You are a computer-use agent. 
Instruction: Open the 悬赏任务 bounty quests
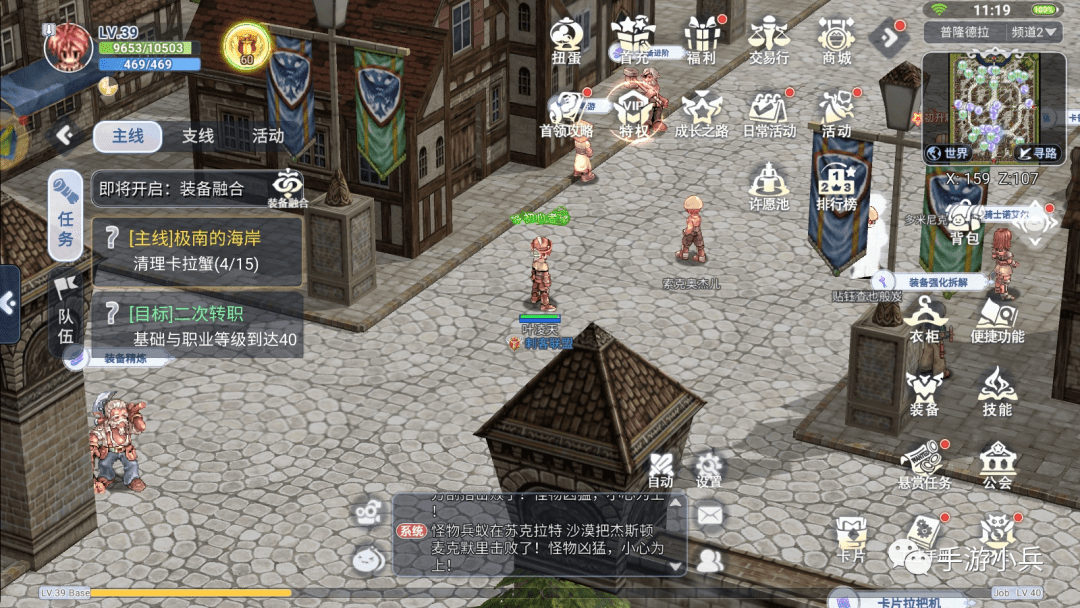pos(924,465)
